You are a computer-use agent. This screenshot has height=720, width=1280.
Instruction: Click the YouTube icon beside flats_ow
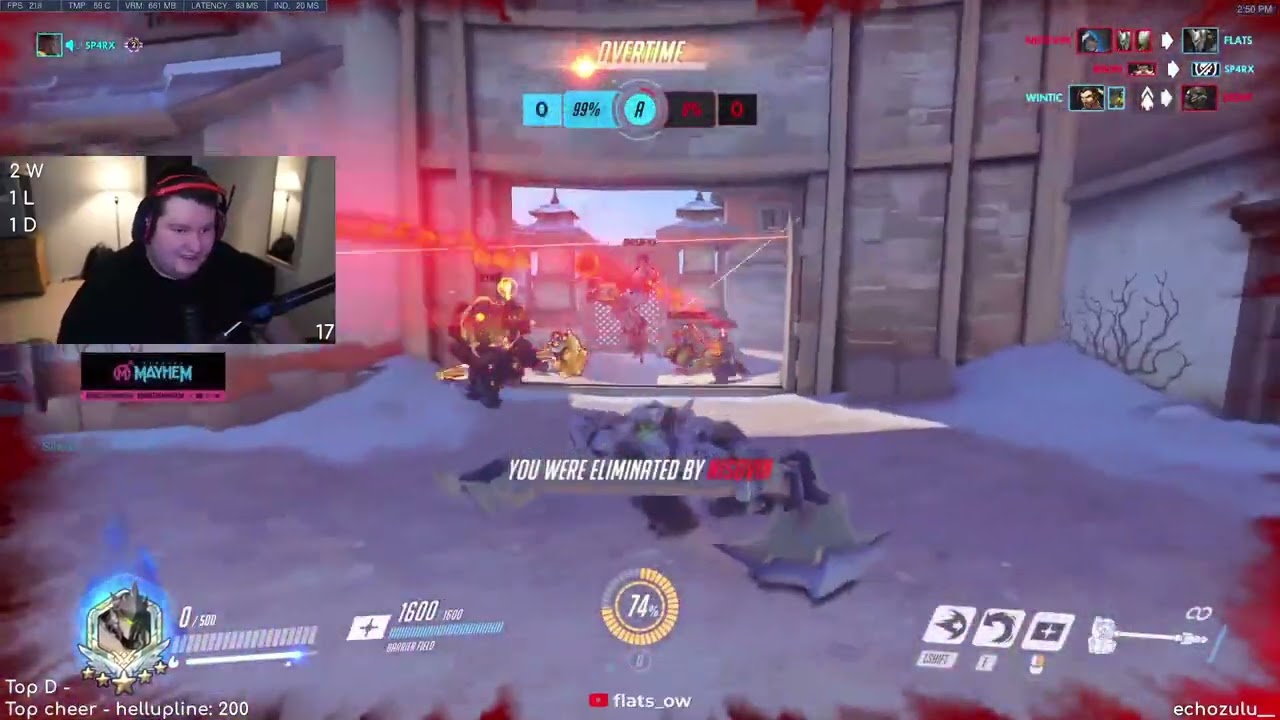600,701
